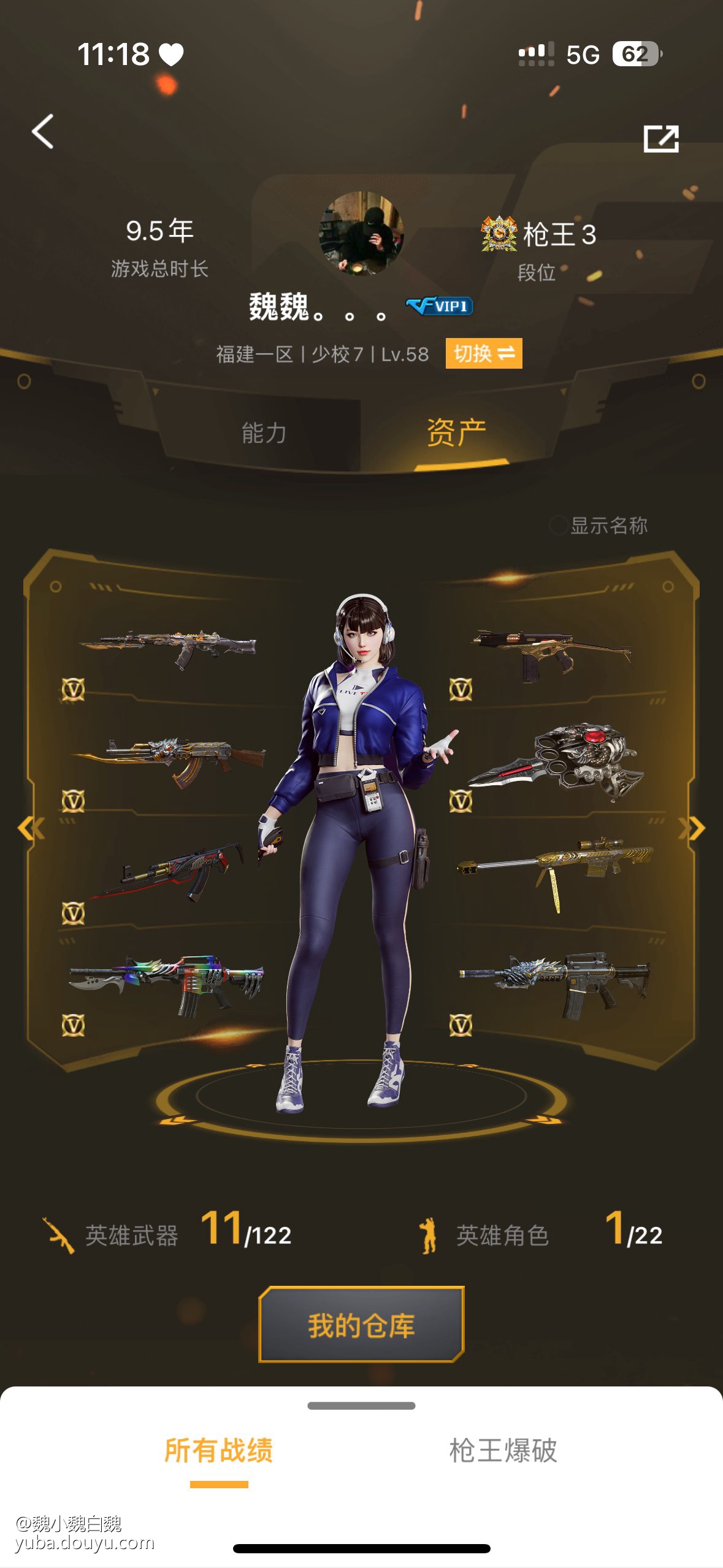Open the player's avatar photo

click(361, 233)
